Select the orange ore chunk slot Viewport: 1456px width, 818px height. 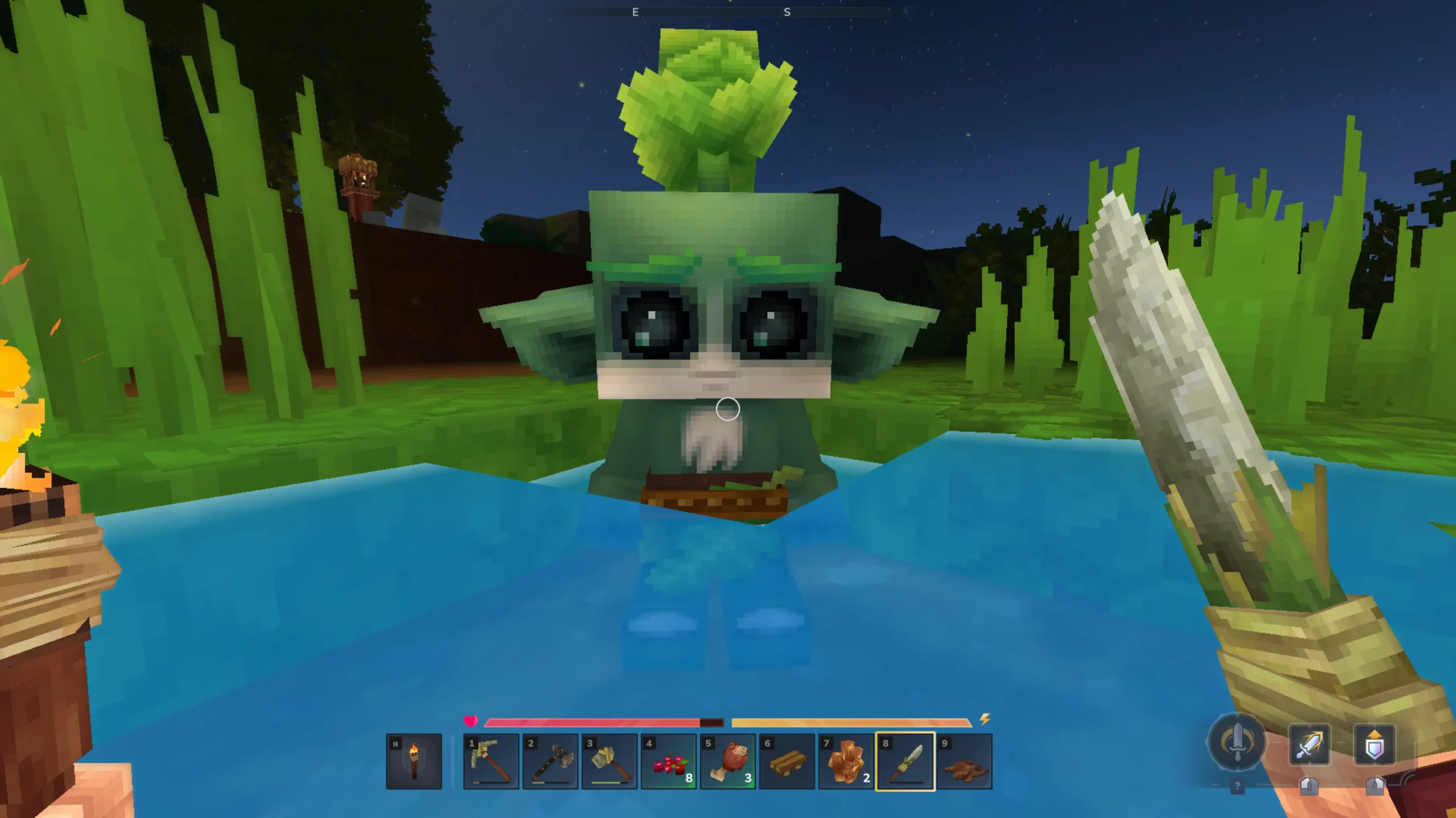[x=846, y=761]
